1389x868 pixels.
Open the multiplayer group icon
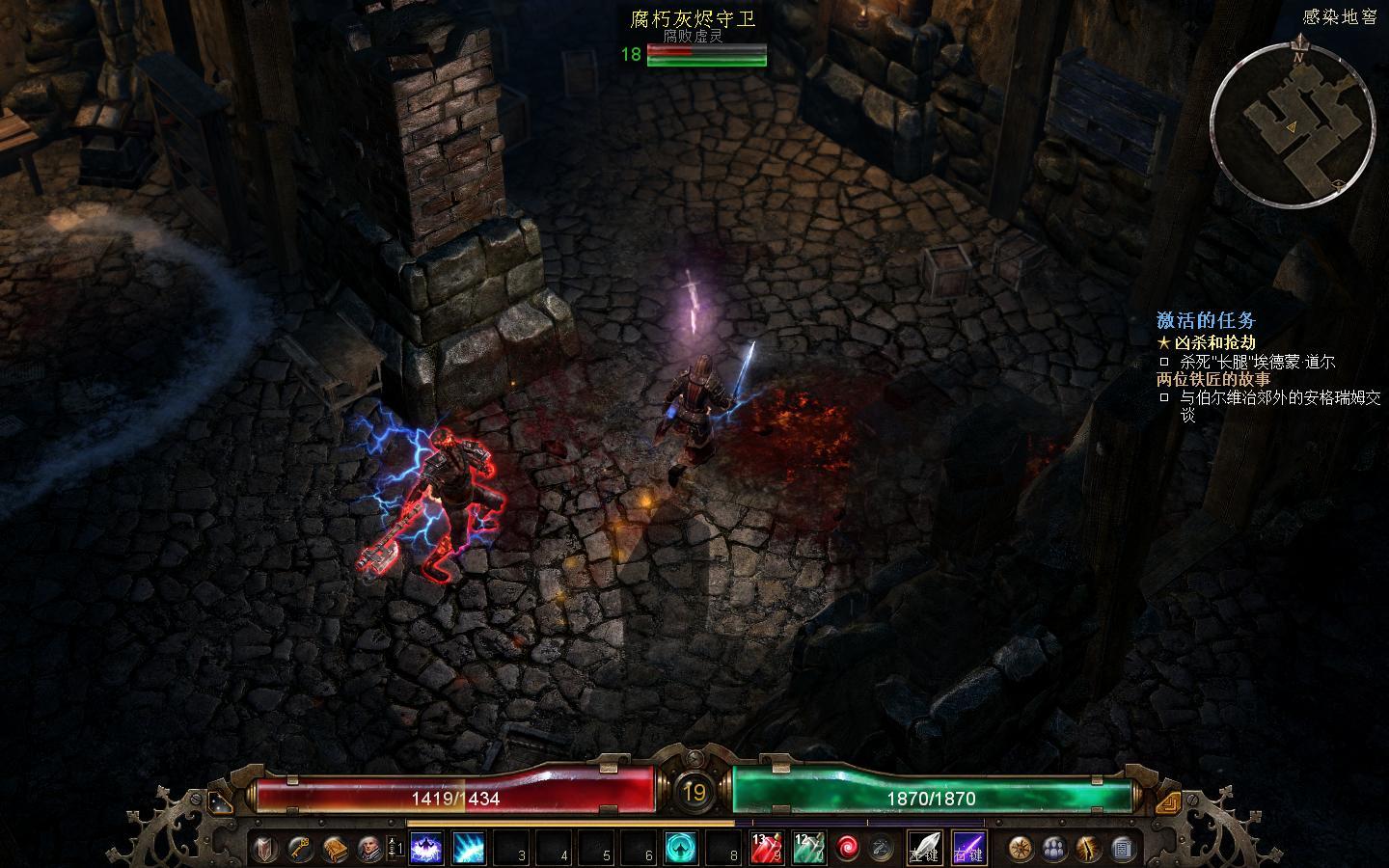click(1054, 849)
